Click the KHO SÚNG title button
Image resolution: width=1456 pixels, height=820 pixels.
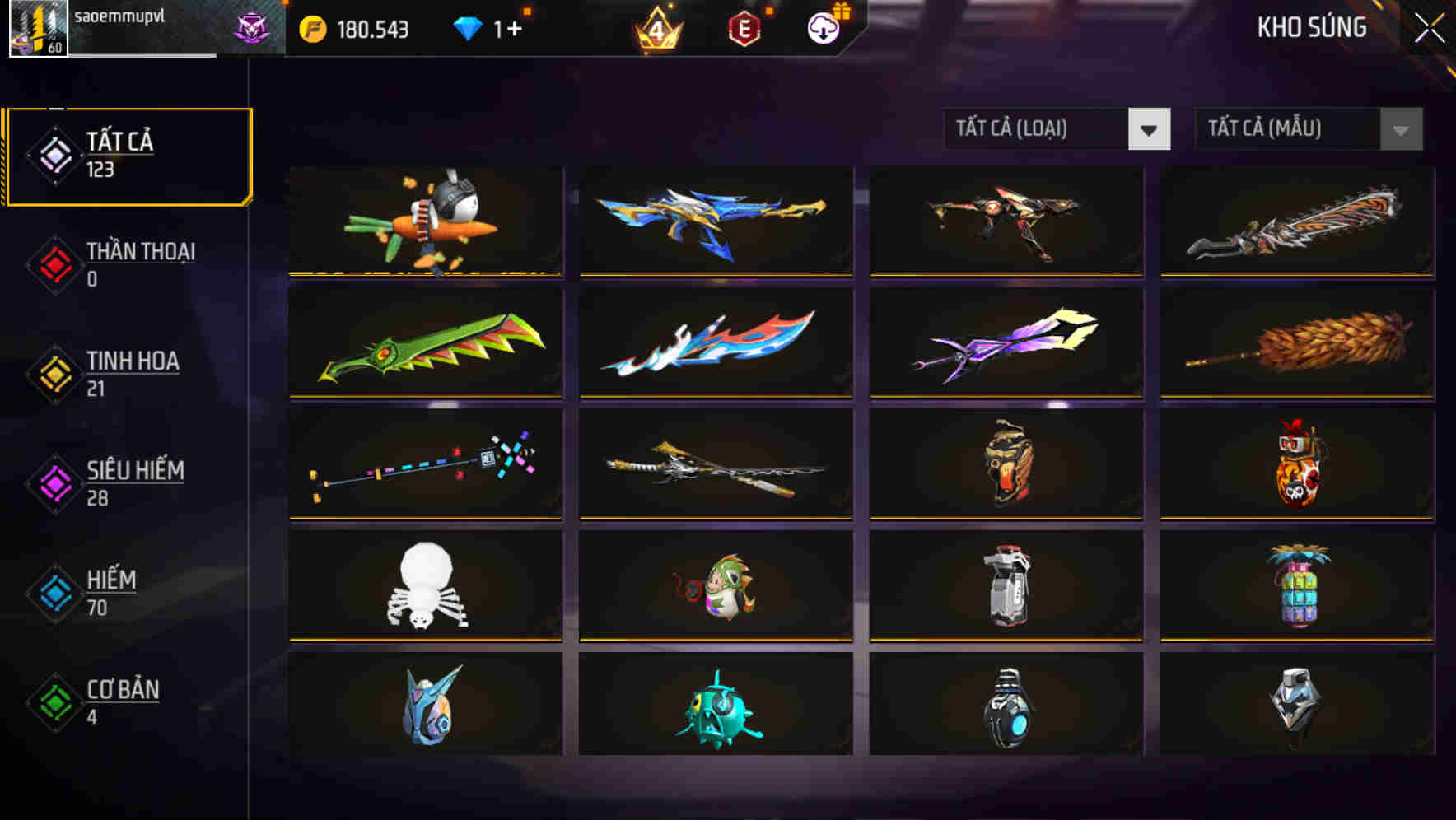(1313, 27)
